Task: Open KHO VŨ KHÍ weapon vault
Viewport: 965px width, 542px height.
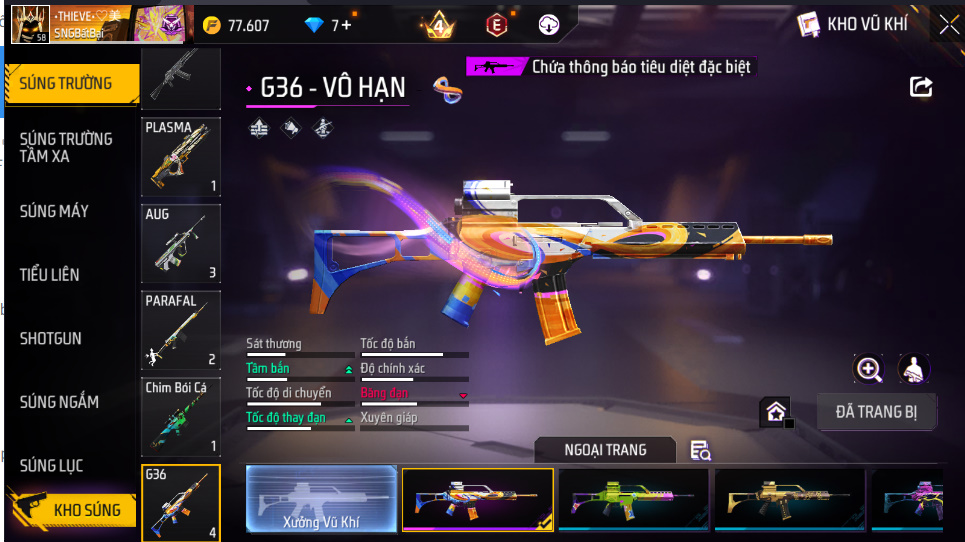Action: point(853,25)
